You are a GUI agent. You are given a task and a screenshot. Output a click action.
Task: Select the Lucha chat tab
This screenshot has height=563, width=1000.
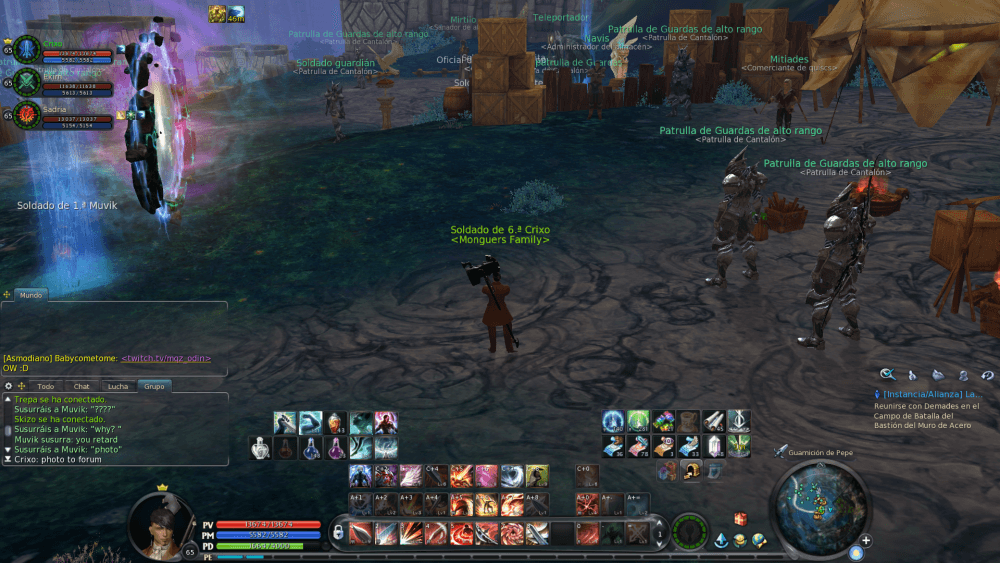click(x=118, y=386)
